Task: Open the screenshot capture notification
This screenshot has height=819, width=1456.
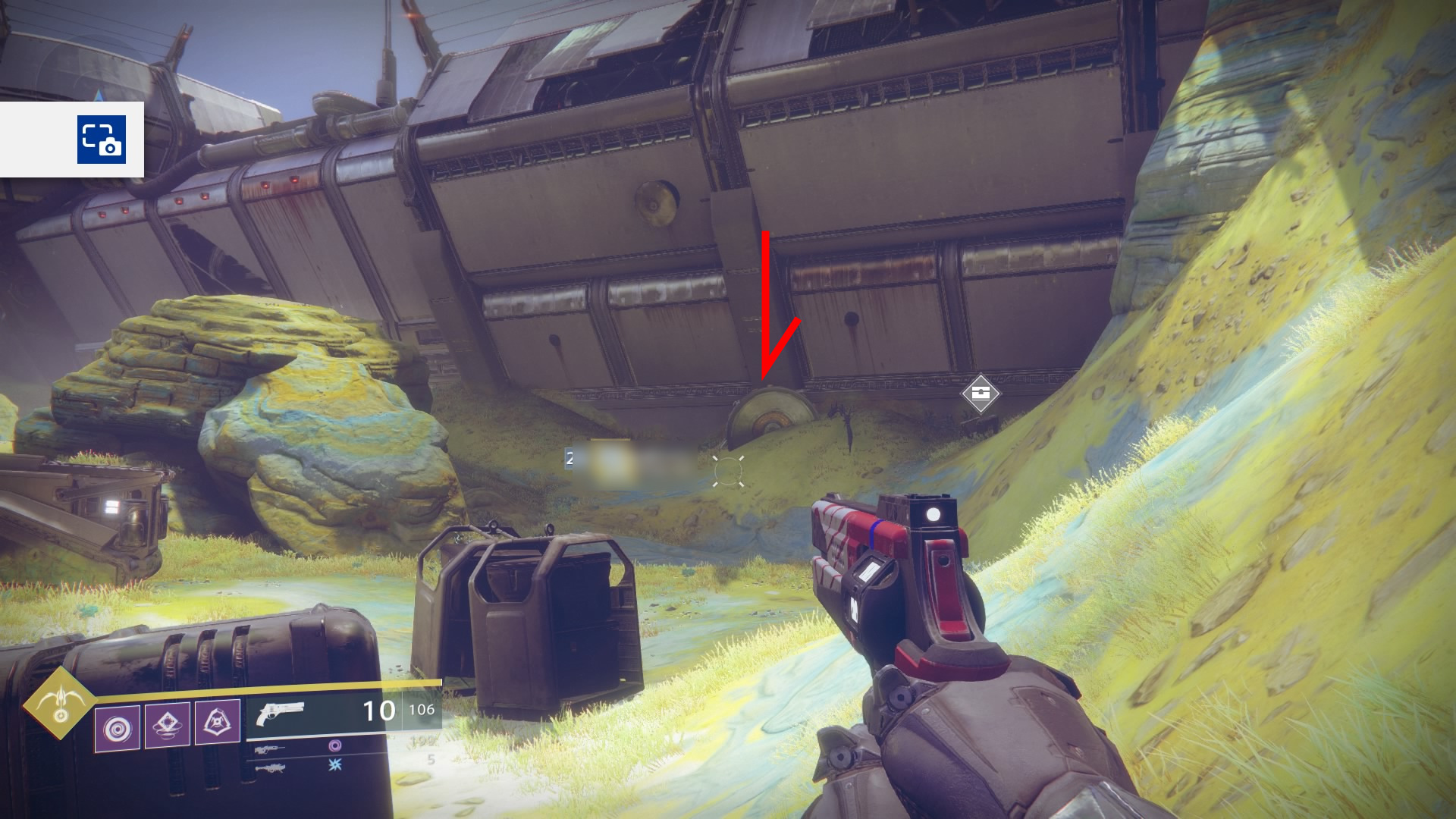Action: [x=101, y=140]
